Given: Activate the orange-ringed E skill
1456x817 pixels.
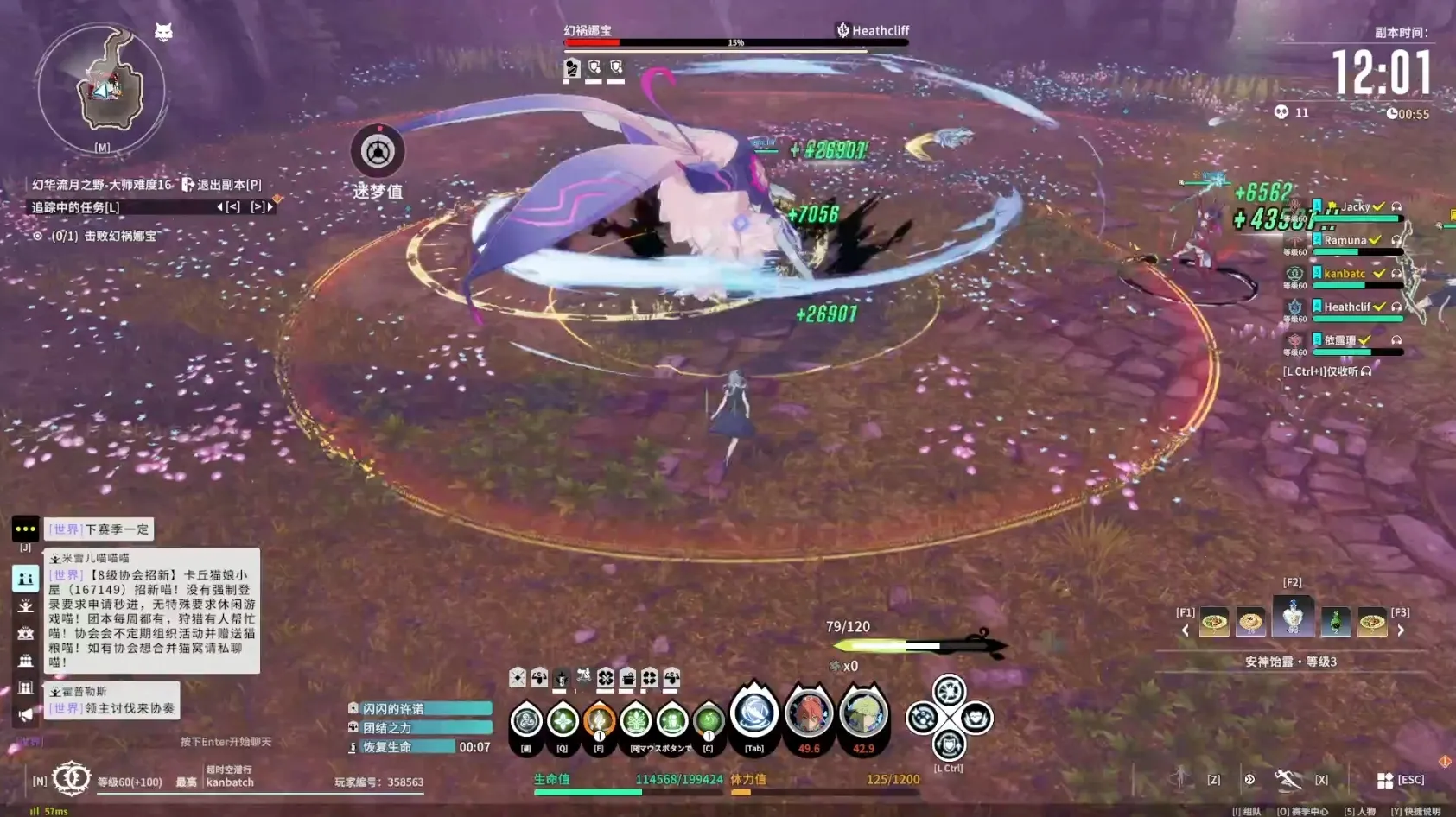Looking at the screenshot, I should point(599,720).
